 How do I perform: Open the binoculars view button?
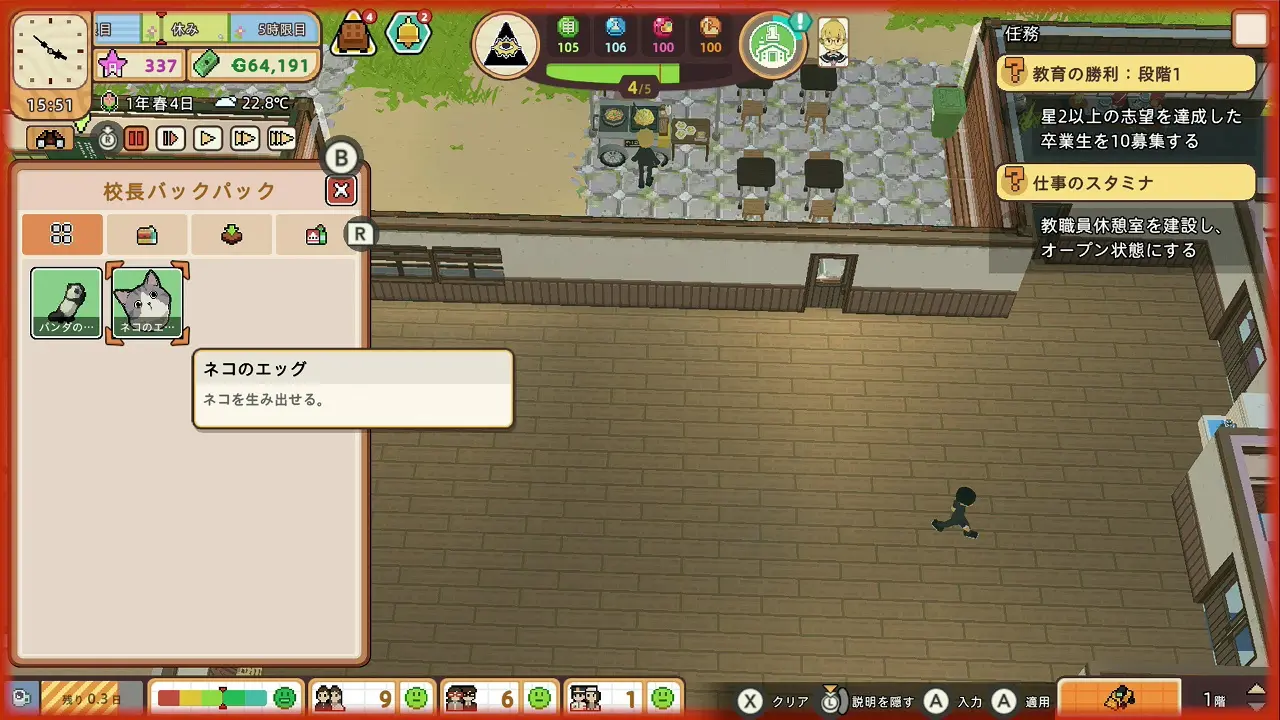point(50,140)
